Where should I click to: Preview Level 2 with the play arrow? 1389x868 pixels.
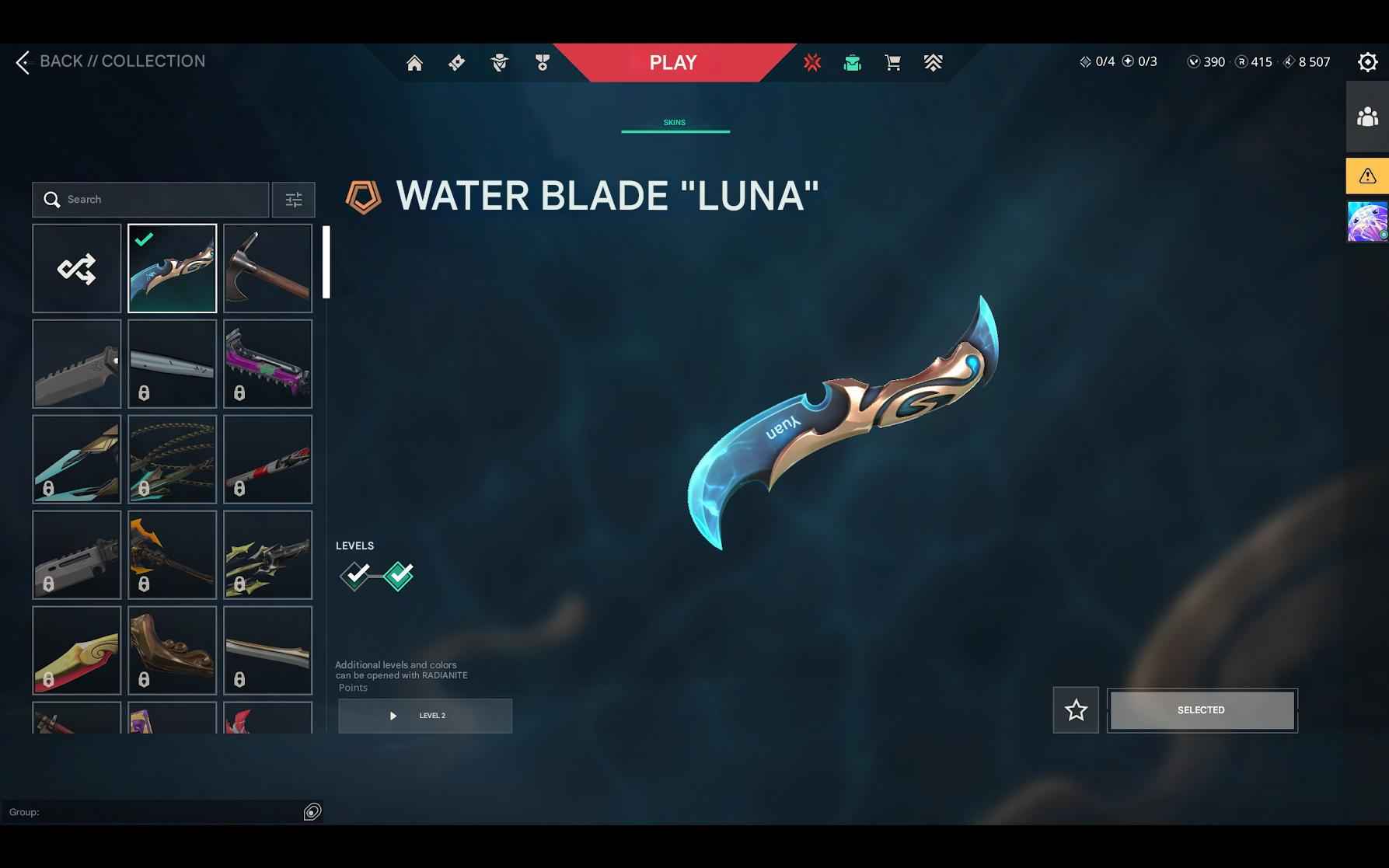[393, 716]
